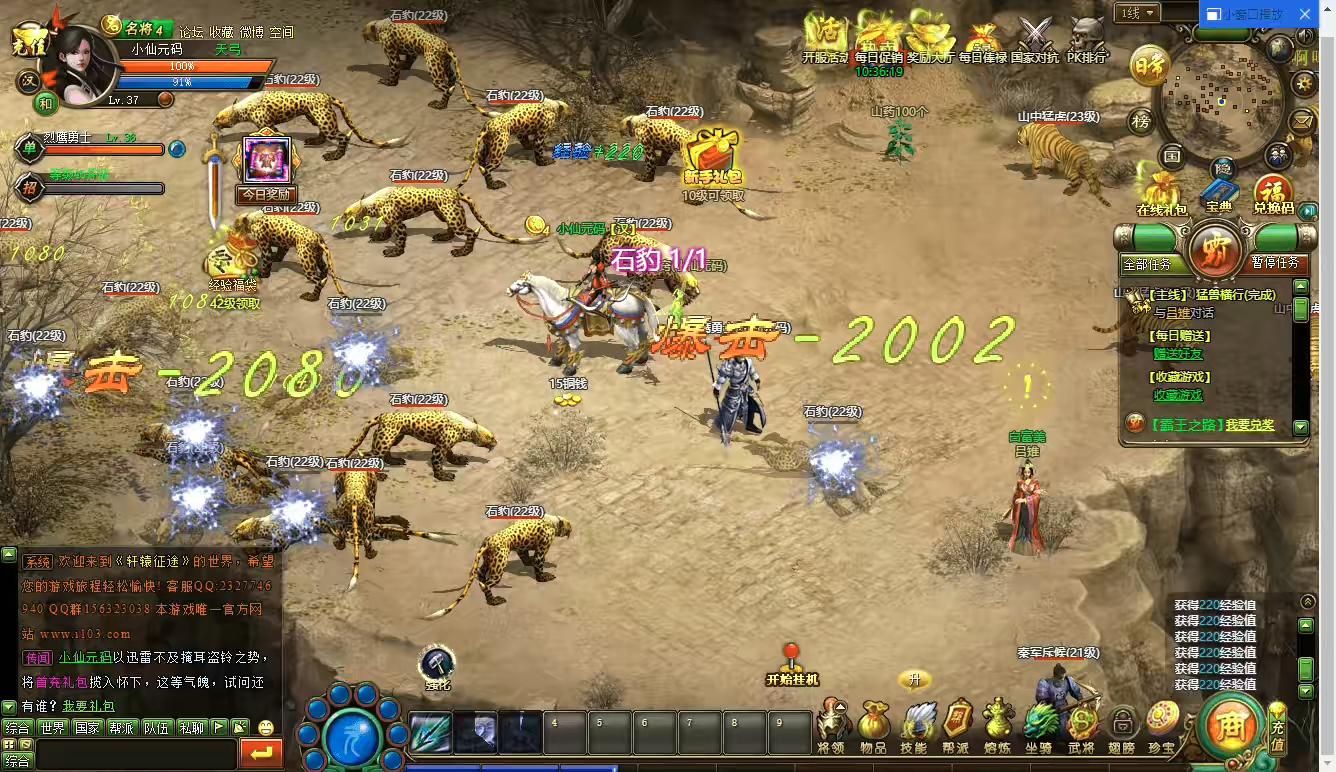Send chat with the red enter button
Screen dimensions: 1336x772
[262, 754]
